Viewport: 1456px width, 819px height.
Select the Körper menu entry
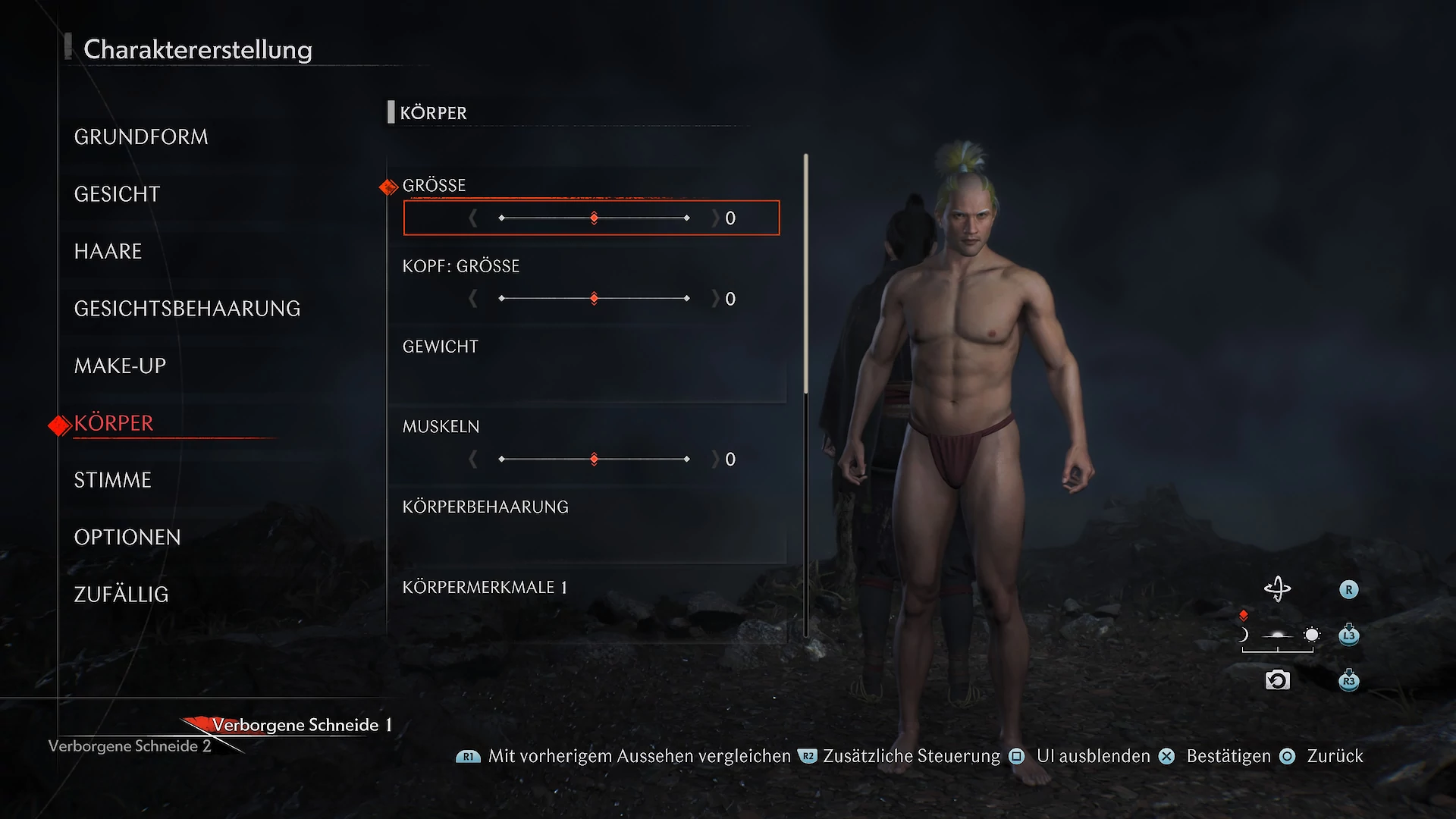tap(114, 423)
